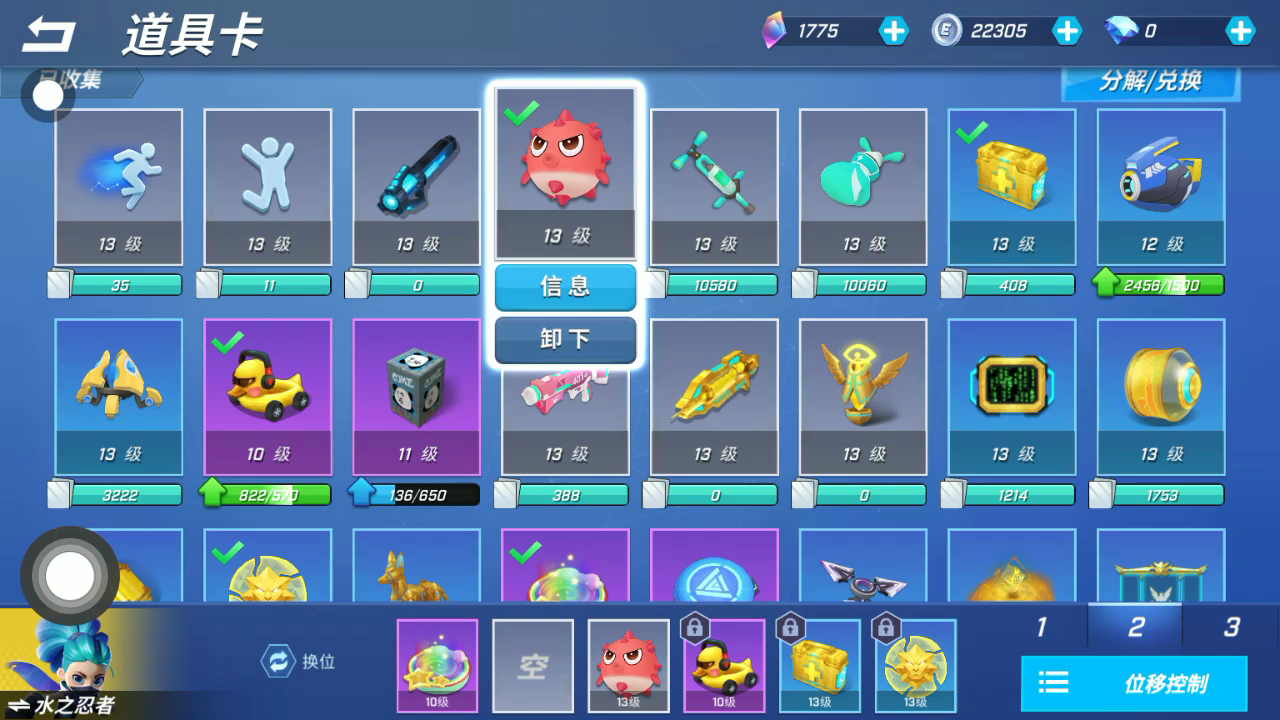1280x720 pixels.
Task: Go back using the return arrow
Action: (x=48, y=36)
